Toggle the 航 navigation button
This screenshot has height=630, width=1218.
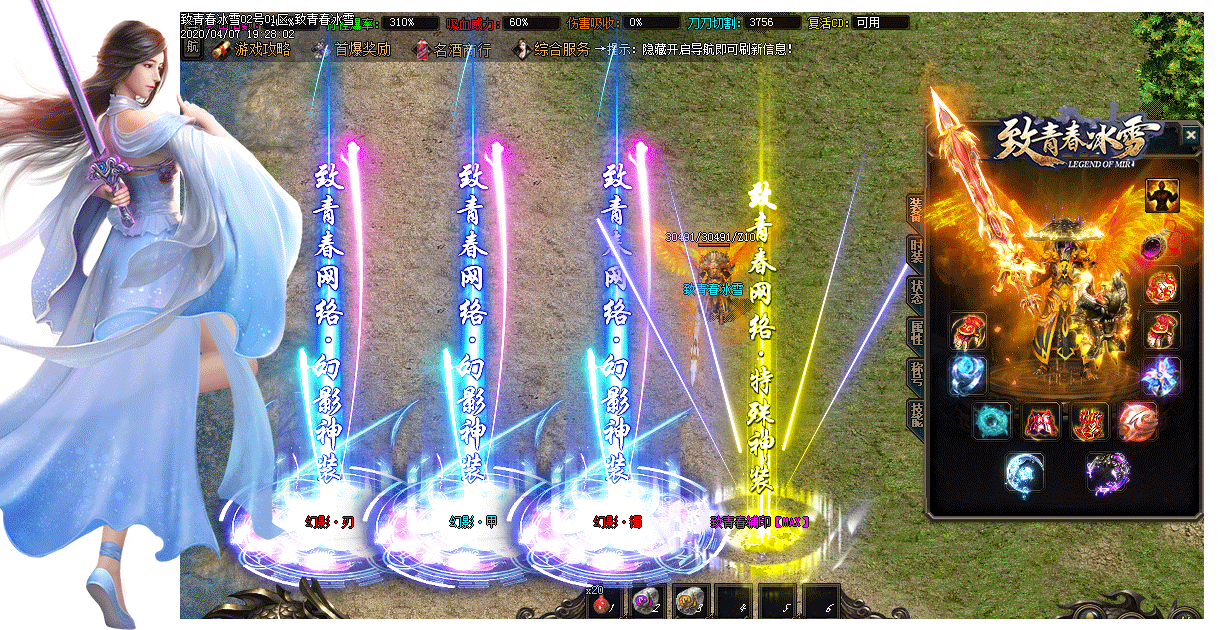point(192,49)
